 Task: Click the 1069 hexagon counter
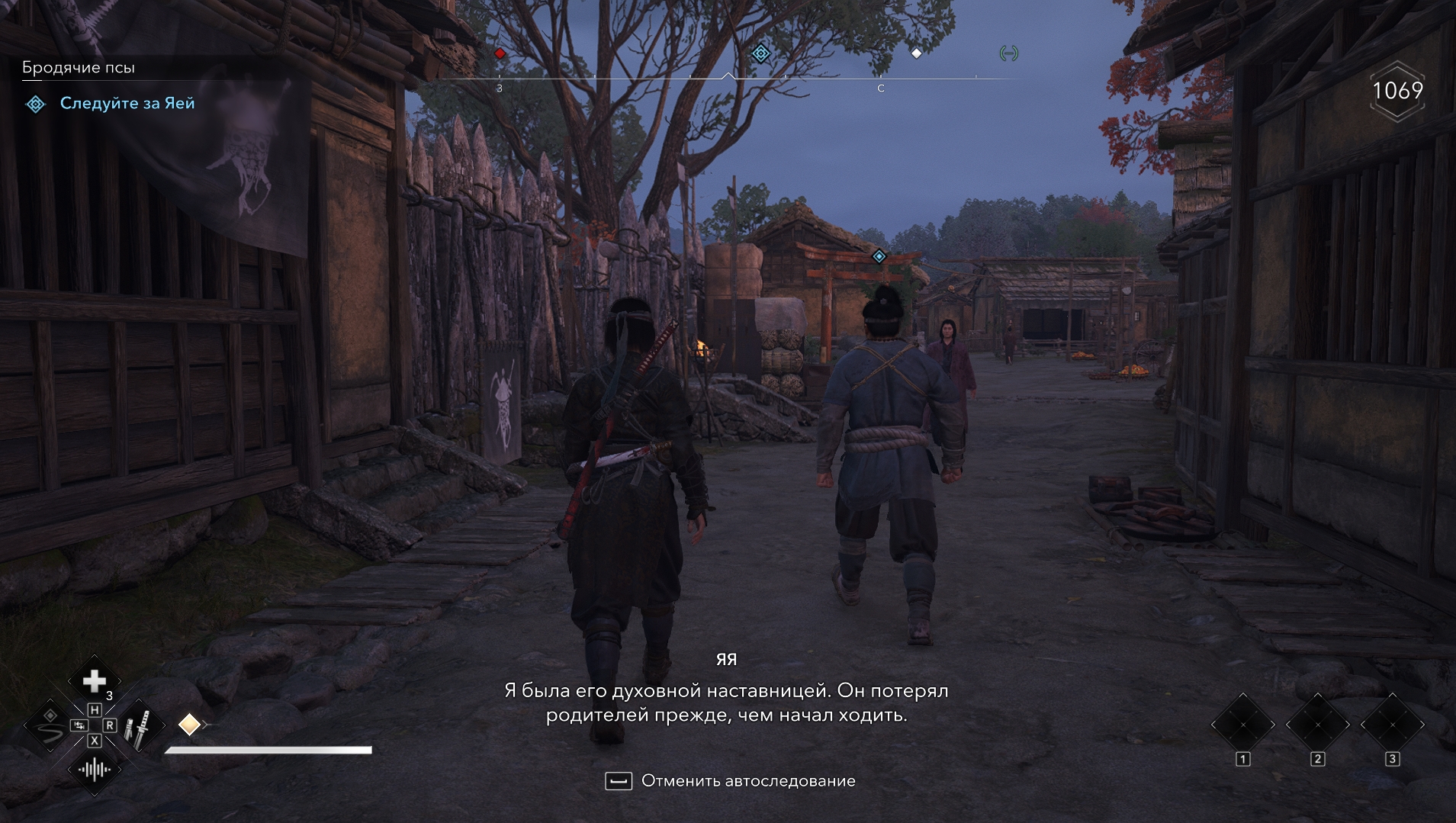[x=1397, y=91]
